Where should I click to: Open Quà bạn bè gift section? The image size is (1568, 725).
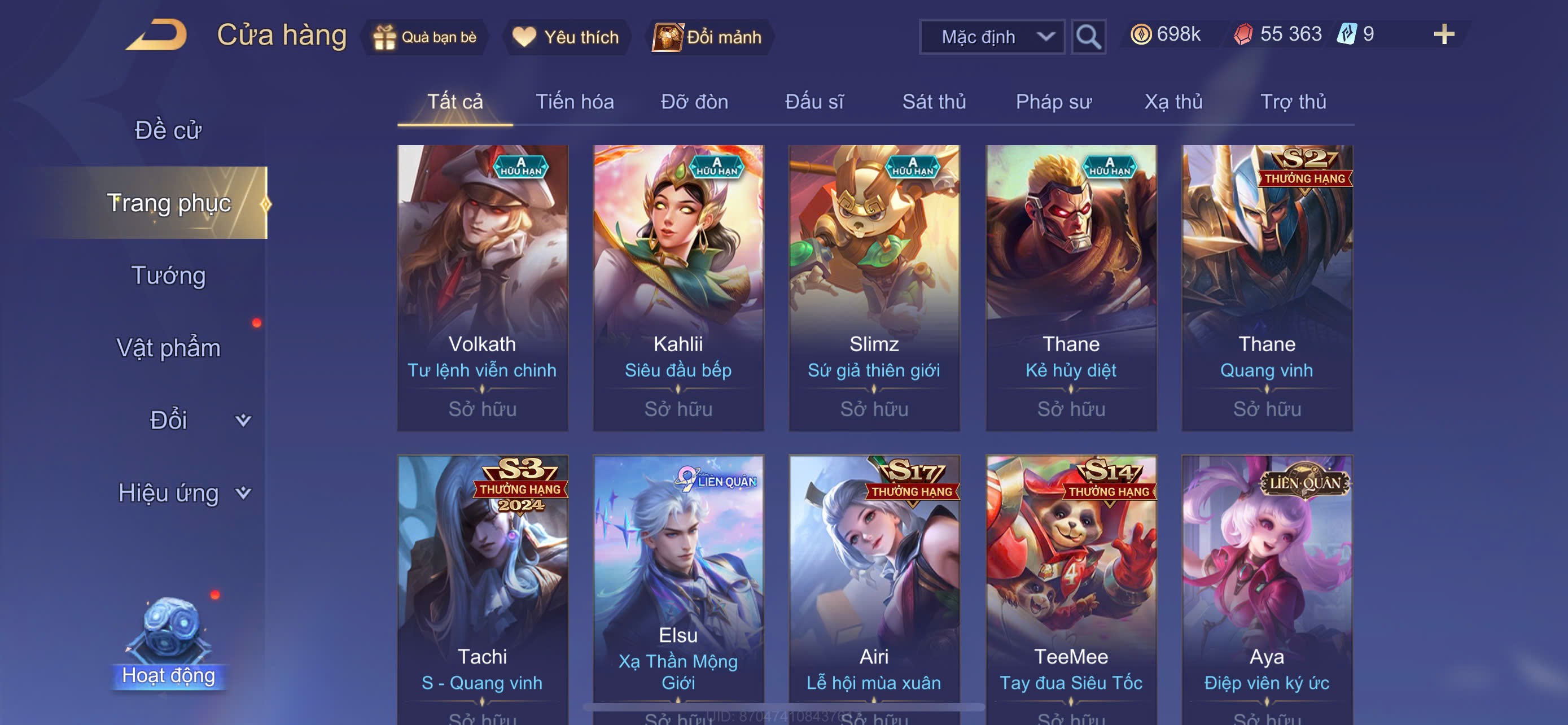(425, 37)
